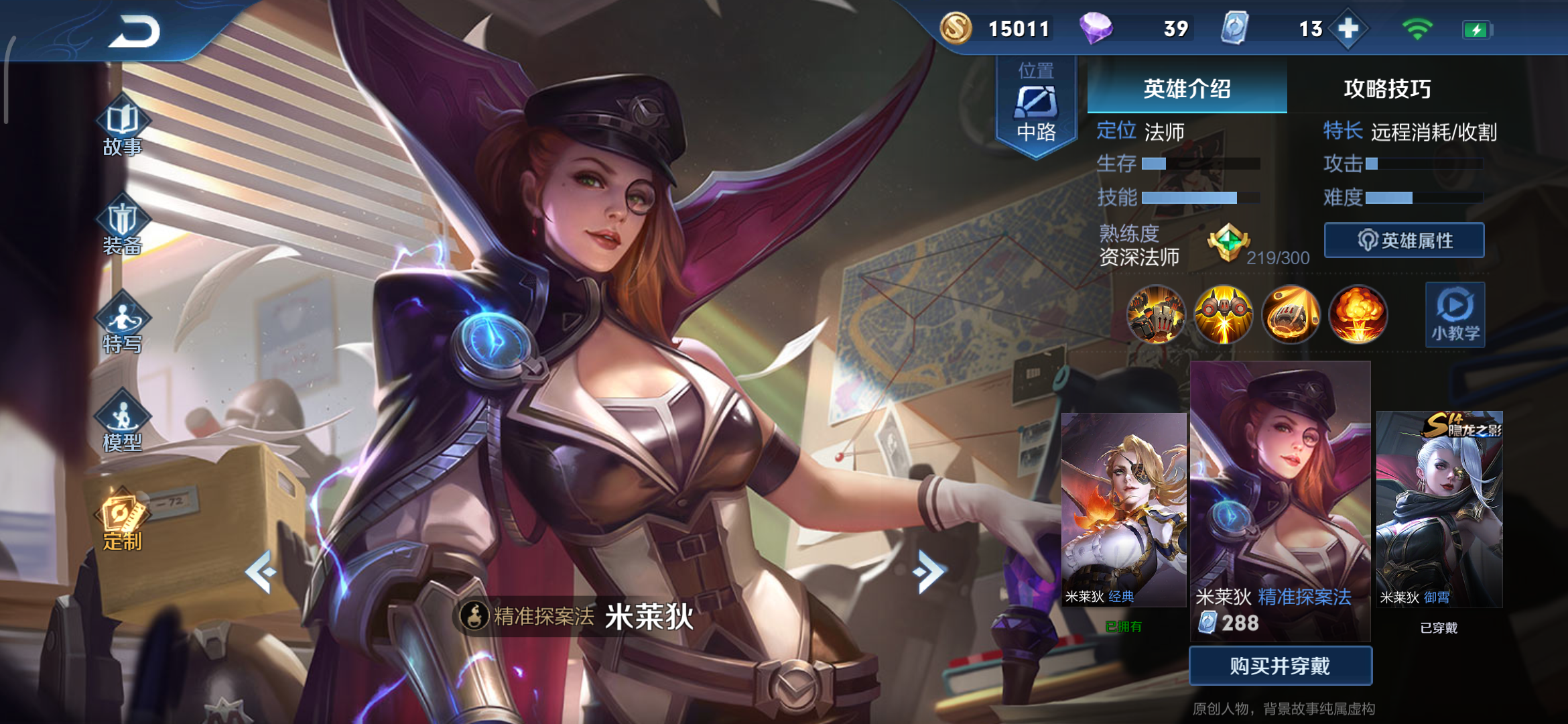Switch to the 英雄介绍 tab
Image resolution: width=1568 pixels, height=724 pixels.
tap(1187, 88)
